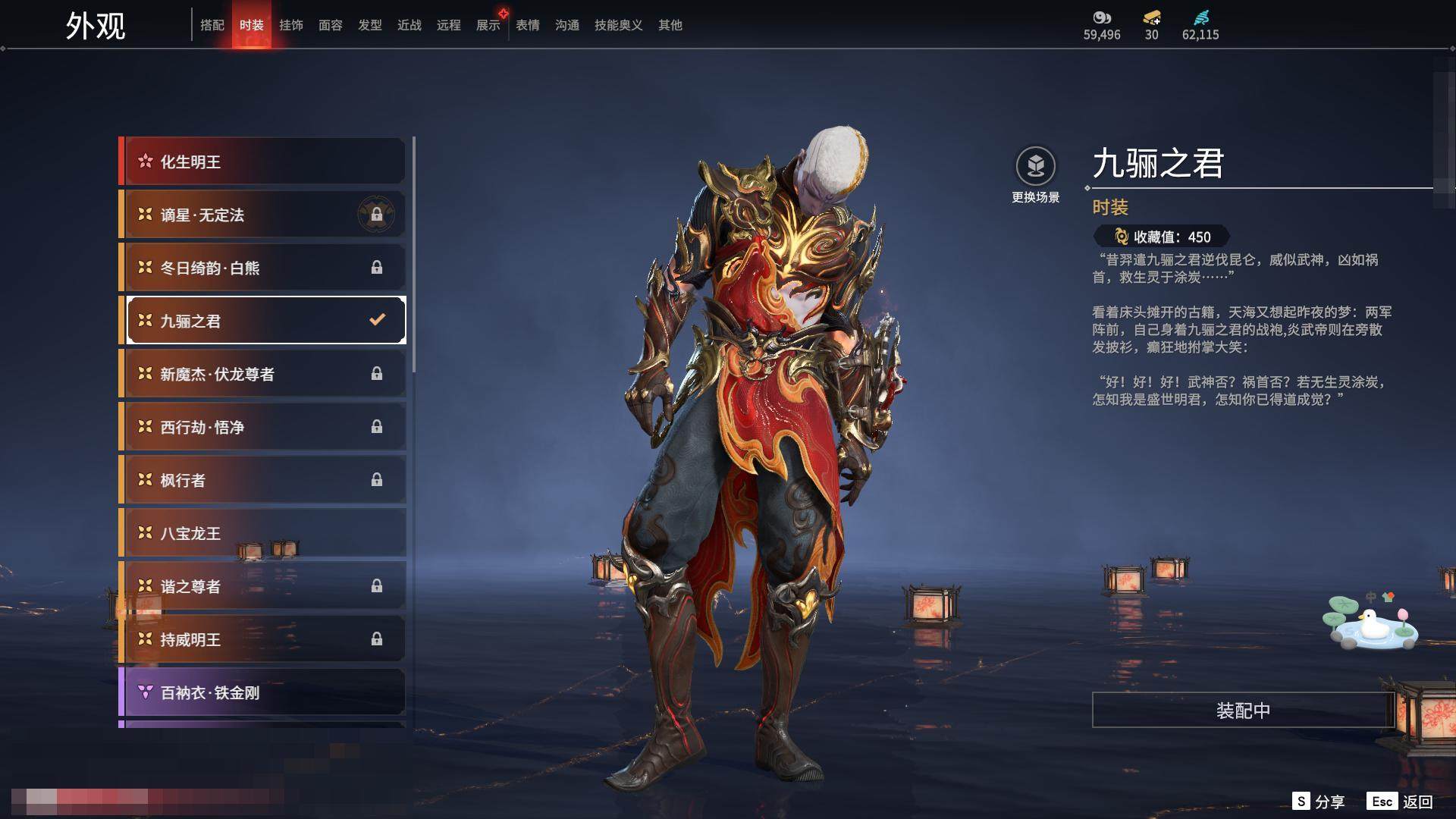Screen dimensions: 1456x819
Task: Open the 展示 showcase tab
Action: coord(488,25)
